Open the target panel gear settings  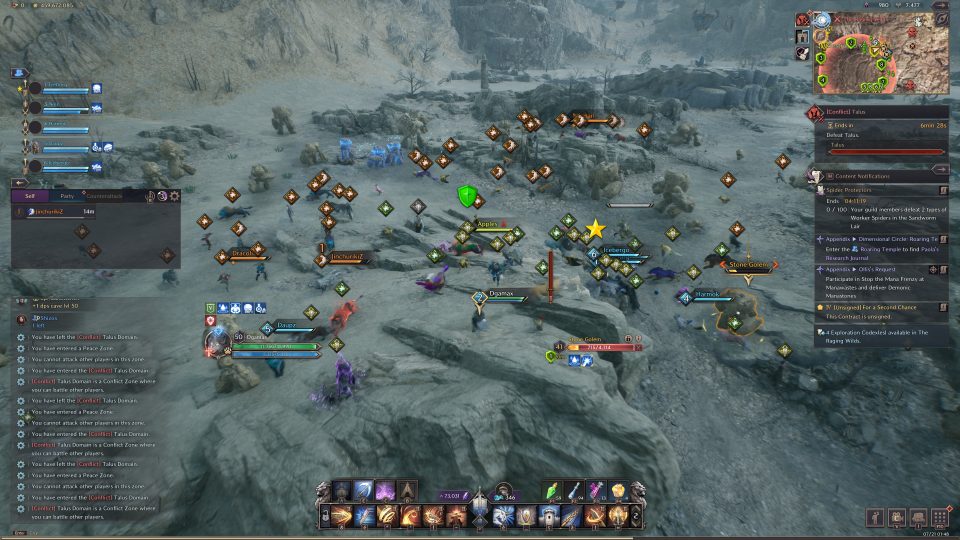click(175, 196)
